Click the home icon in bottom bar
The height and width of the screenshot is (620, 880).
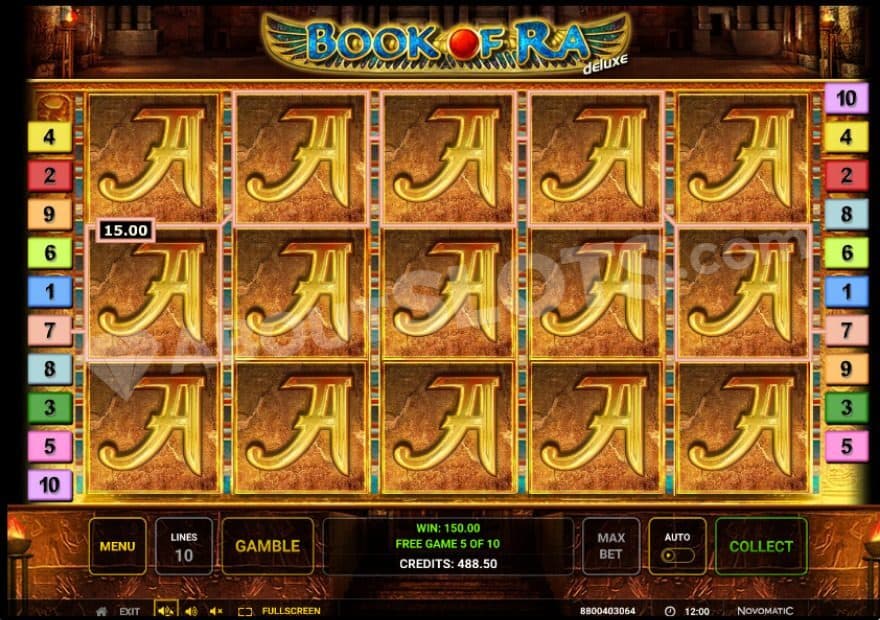[x=101, y=610]
